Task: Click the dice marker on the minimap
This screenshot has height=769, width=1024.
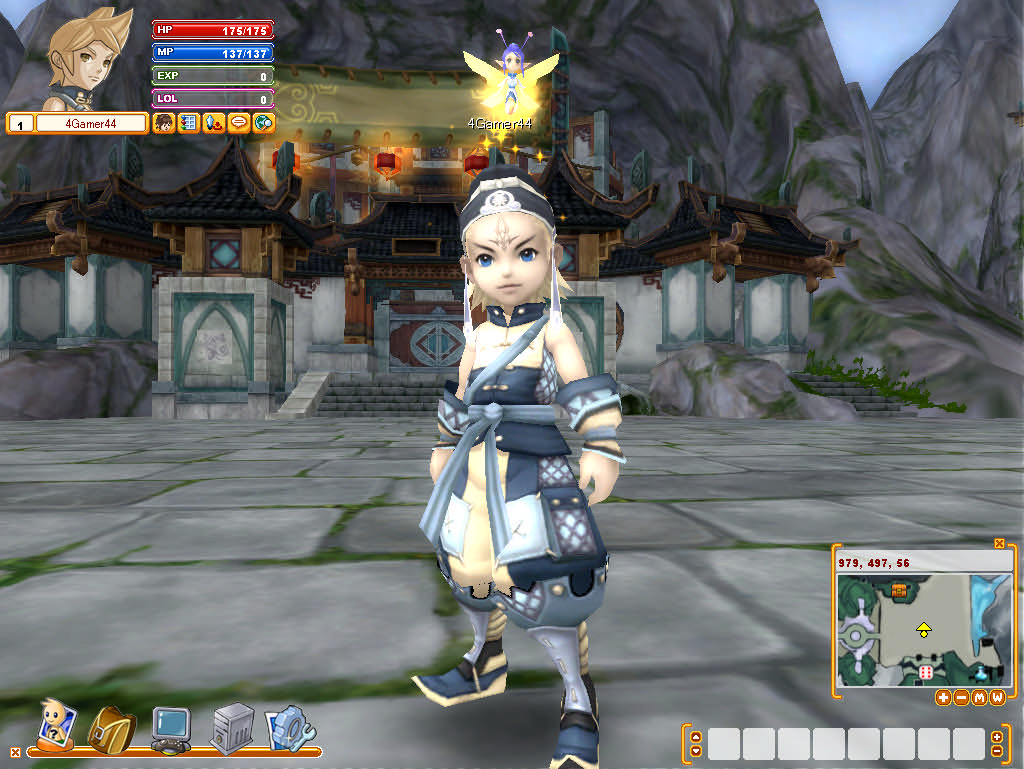Action: 926,672
